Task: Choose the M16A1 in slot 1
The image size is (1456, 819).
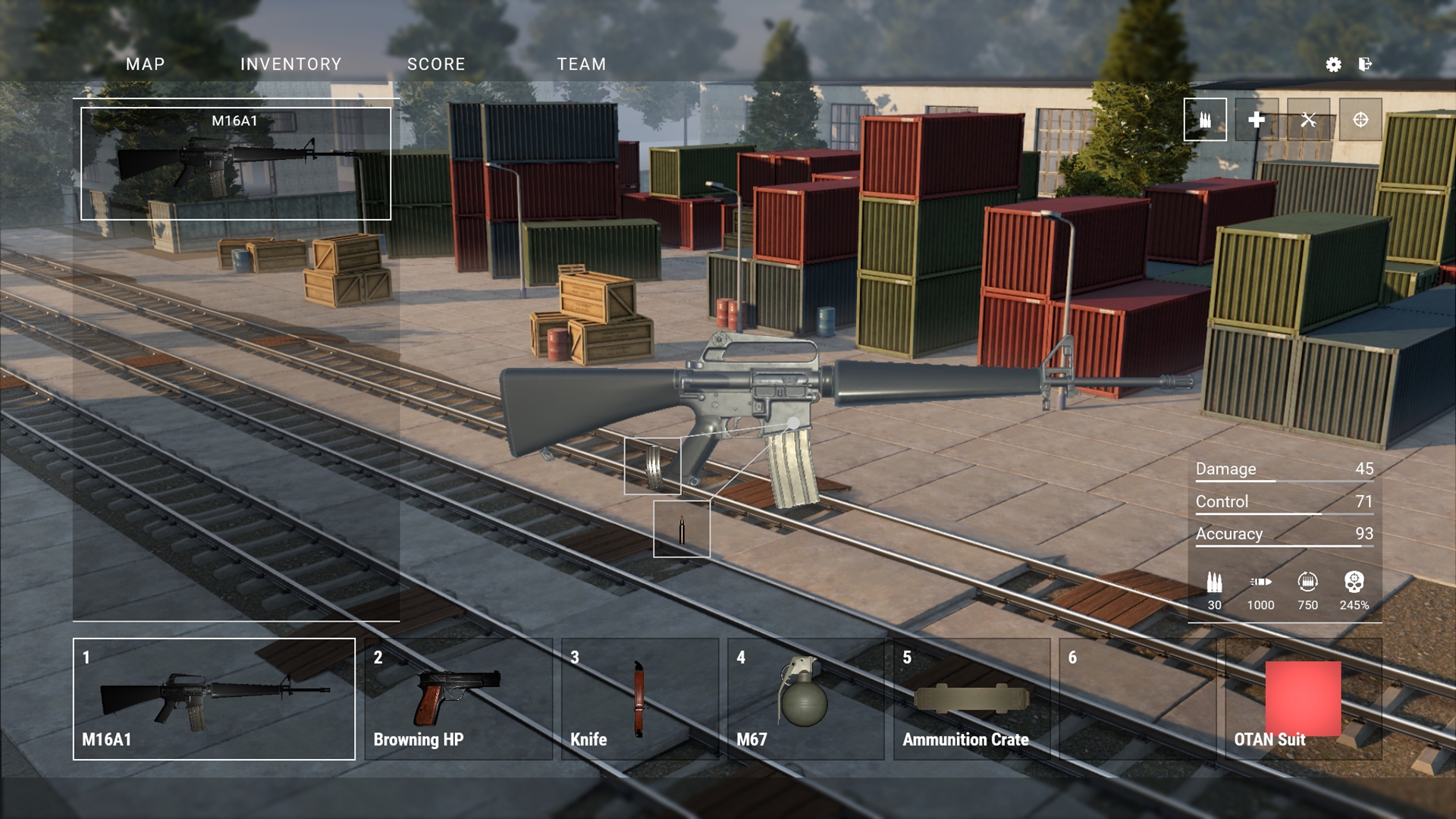Action: tap(214, 698)
